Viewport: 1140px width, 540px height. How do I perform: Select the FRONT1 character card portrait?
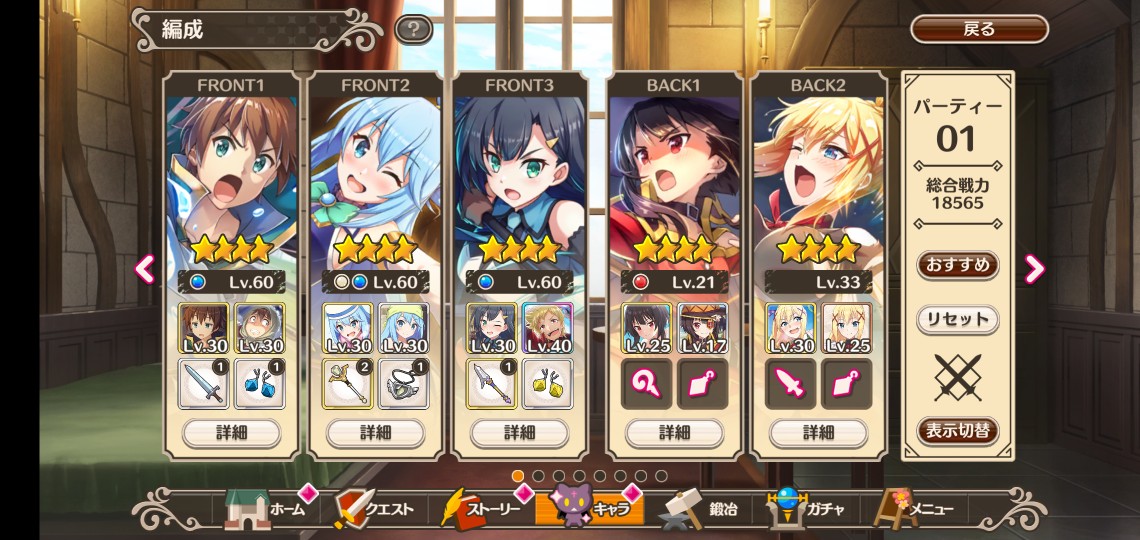click(x=231, y=170)
